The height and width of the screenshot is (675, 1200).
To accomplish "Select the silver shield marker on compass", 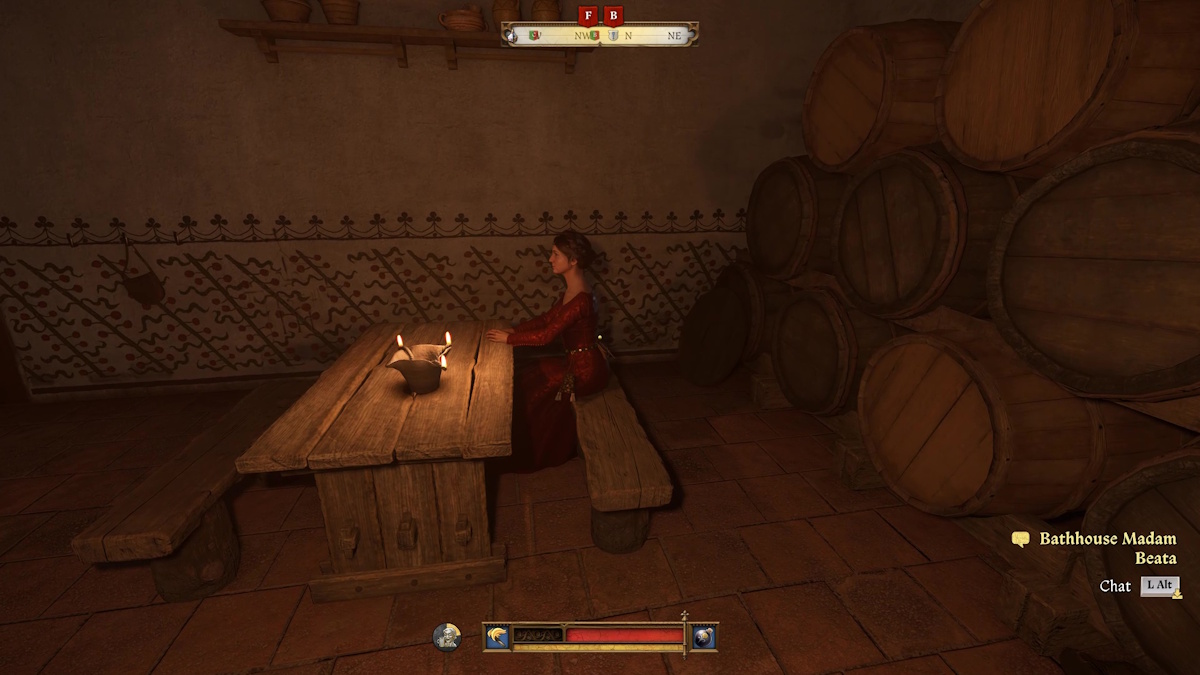I will pos(614,36).
